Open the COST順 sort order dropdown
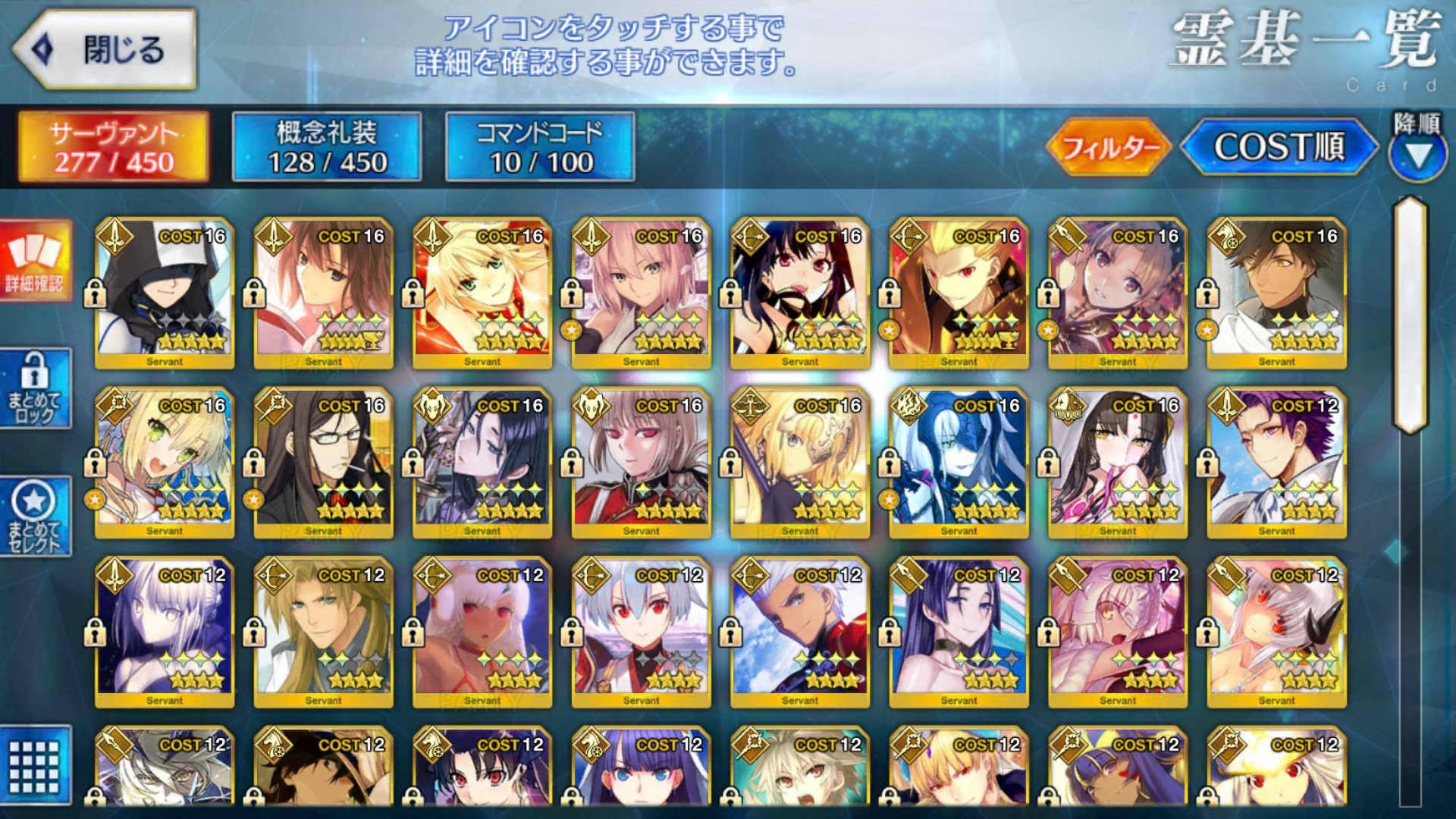 coord(1283,149)
